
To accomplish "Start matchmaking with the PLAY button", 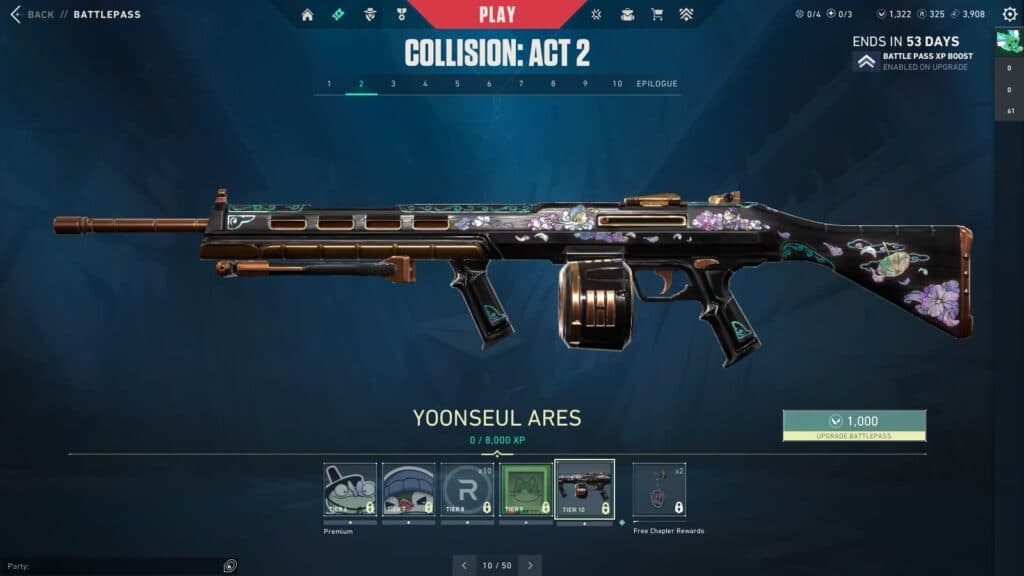I will pos(497,15).
